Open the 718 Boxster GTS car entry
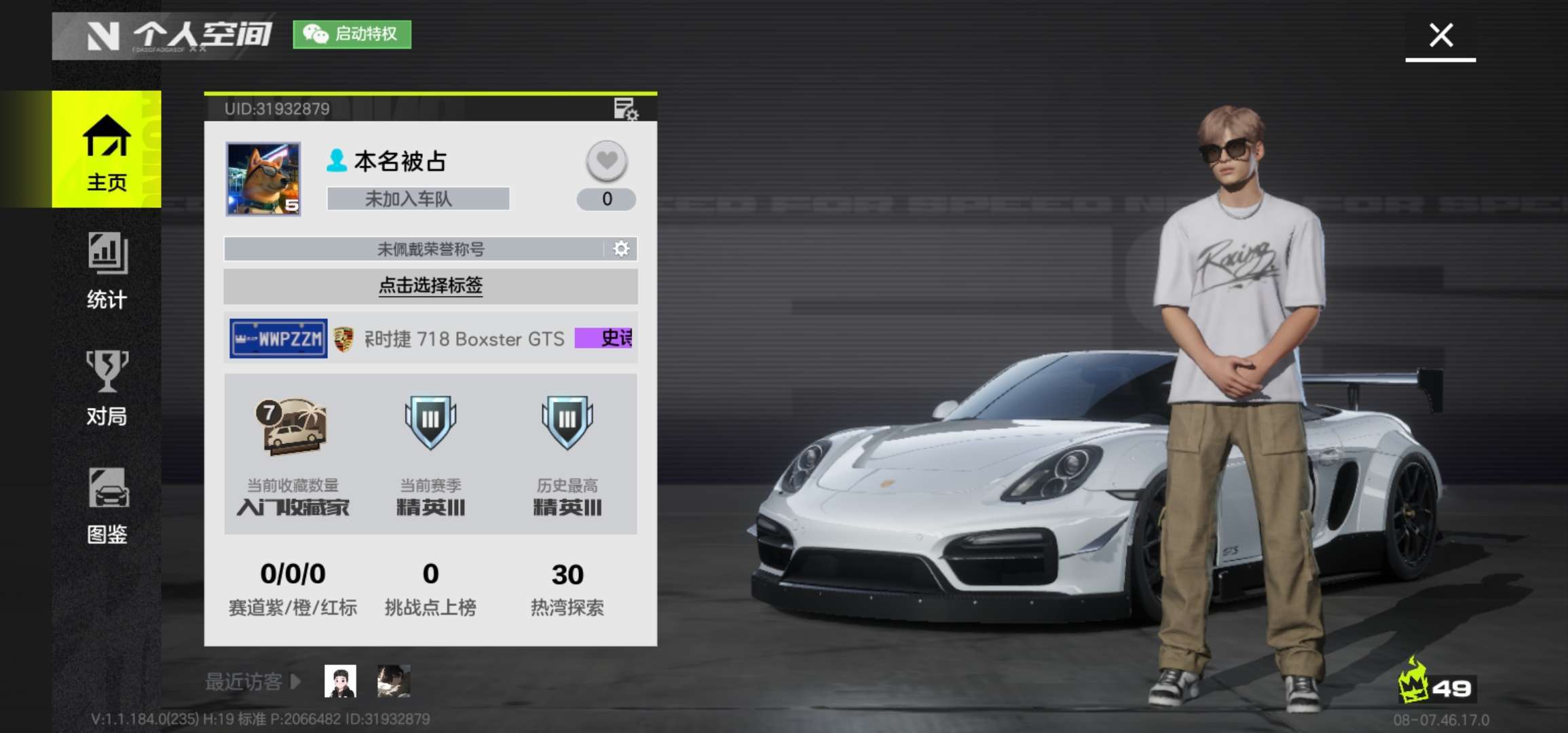Viewport: 1568px width, 733px height. coord(464,339)
